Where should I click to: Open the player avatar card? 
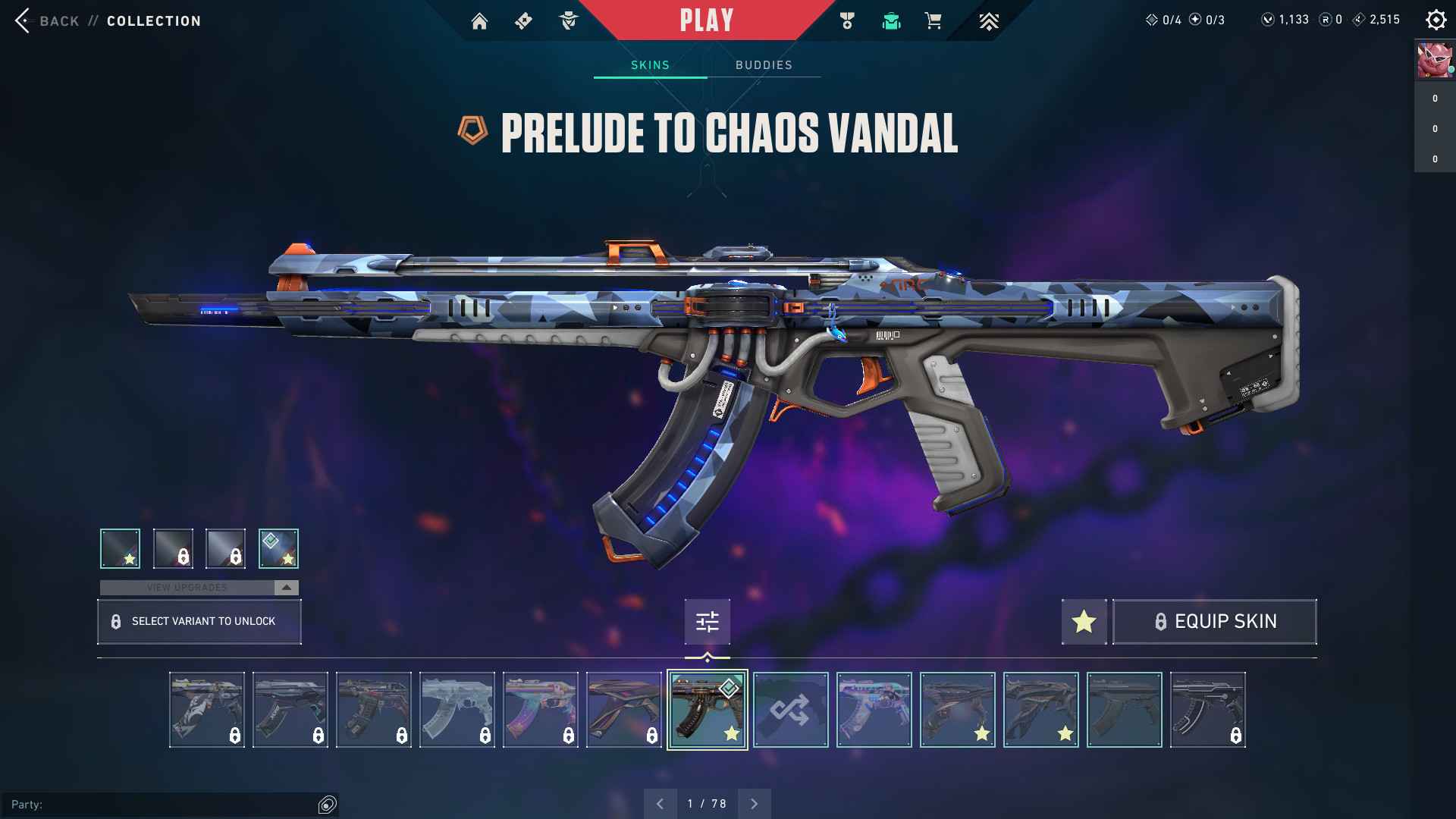1434,61
